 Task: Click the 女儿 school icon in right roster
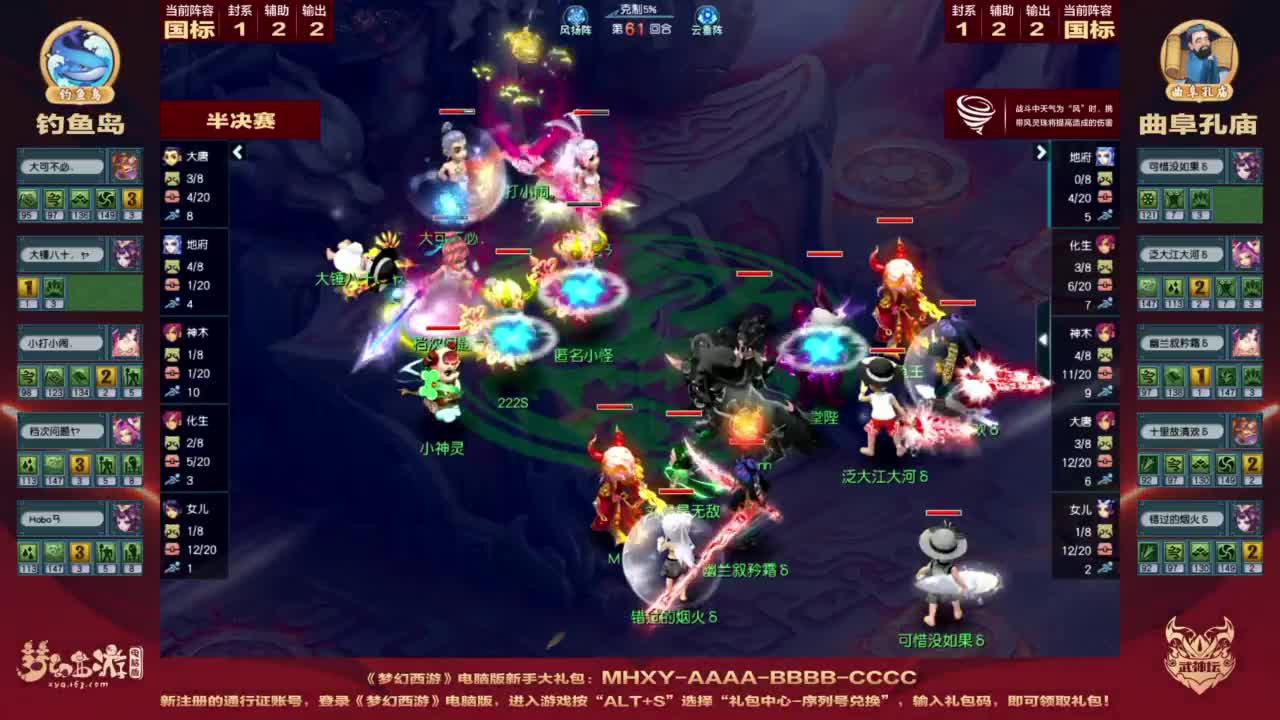coord(1104,508)
